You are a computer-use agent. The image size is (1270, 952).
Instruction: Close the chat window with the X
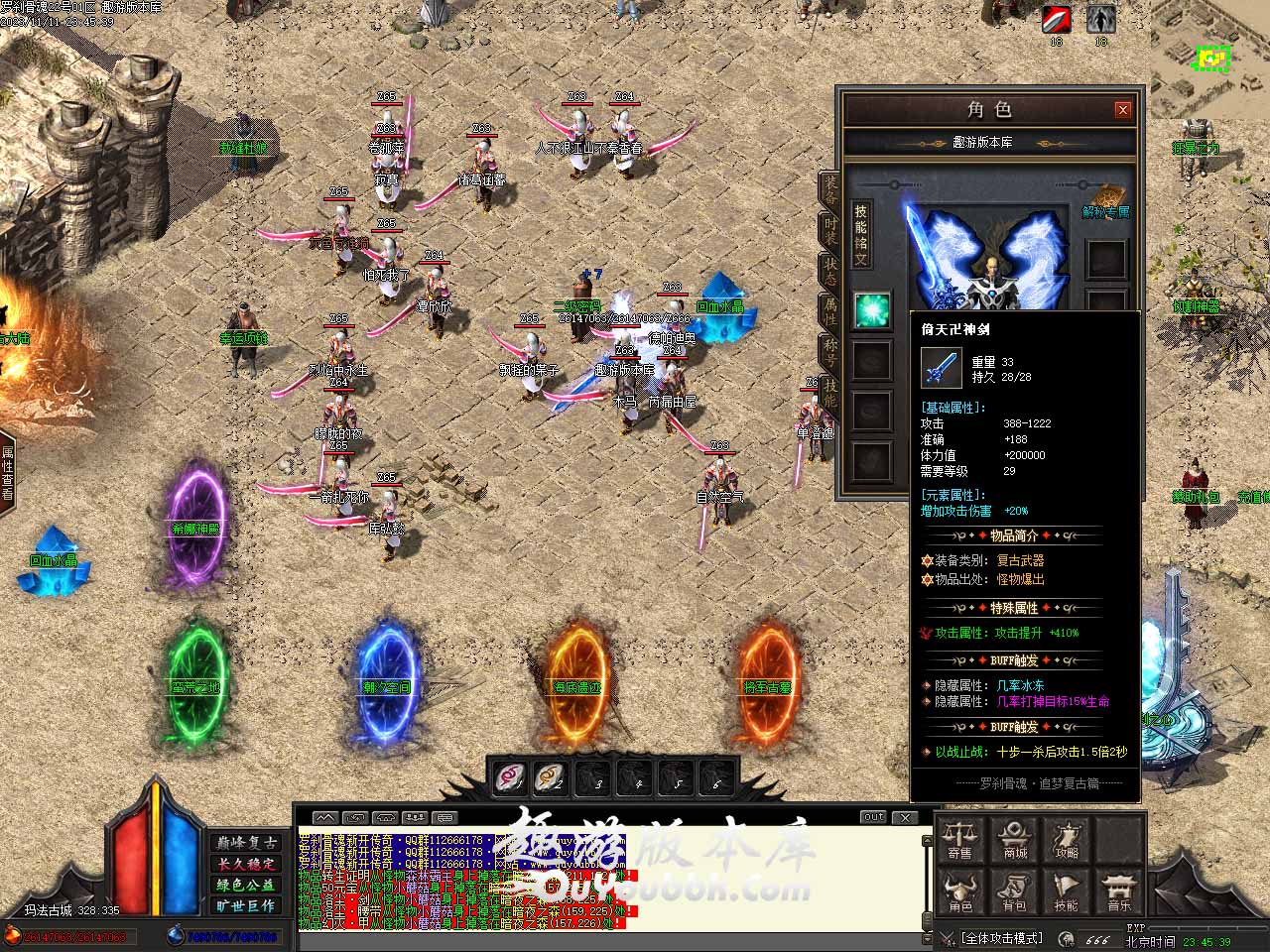click(905, 817)
